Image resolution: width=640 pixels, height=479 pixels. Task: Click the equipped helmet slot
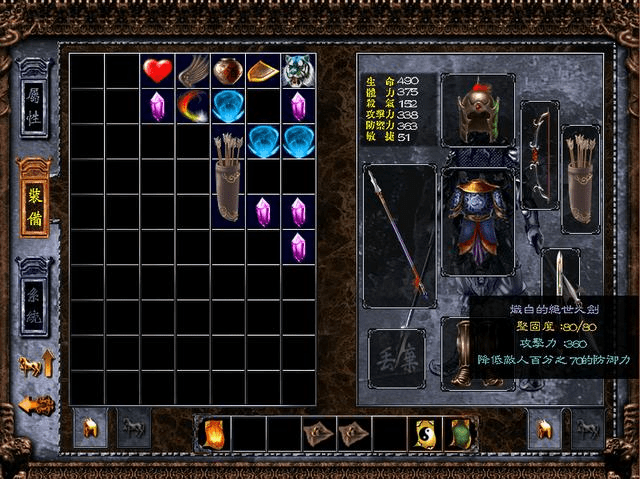475,110
